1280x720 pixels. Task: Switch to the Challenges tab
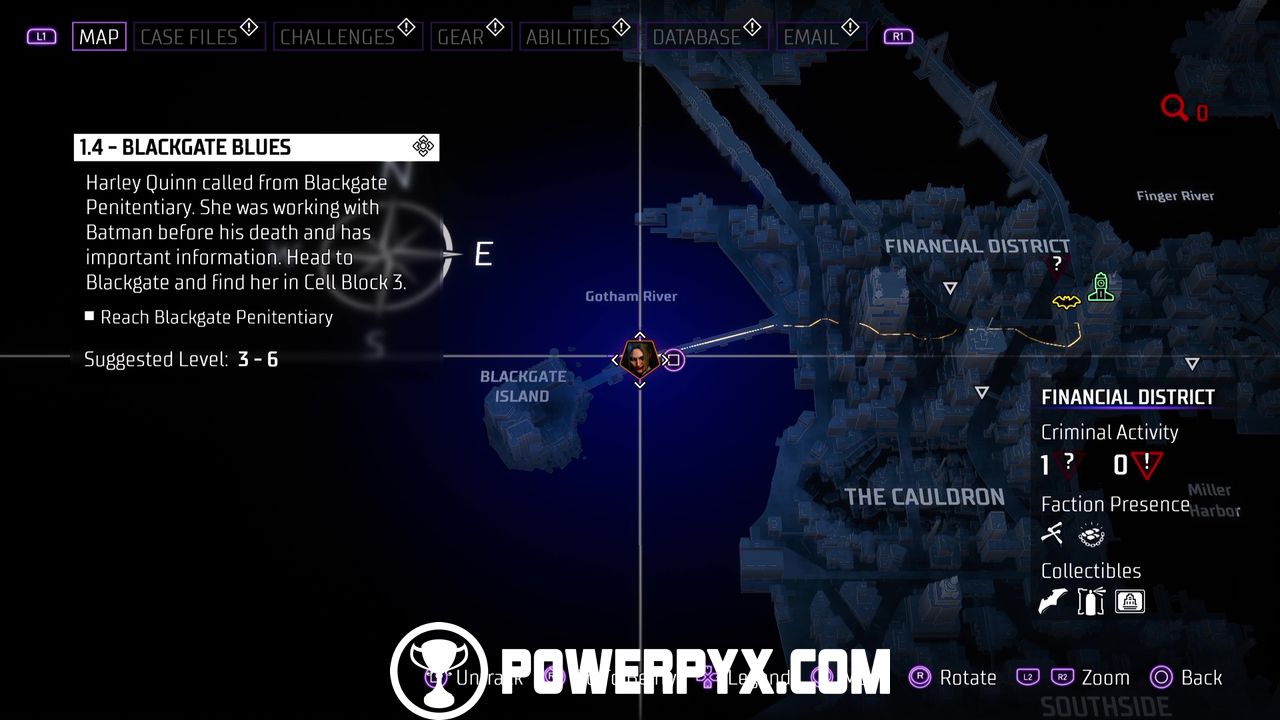coord(337,37)
